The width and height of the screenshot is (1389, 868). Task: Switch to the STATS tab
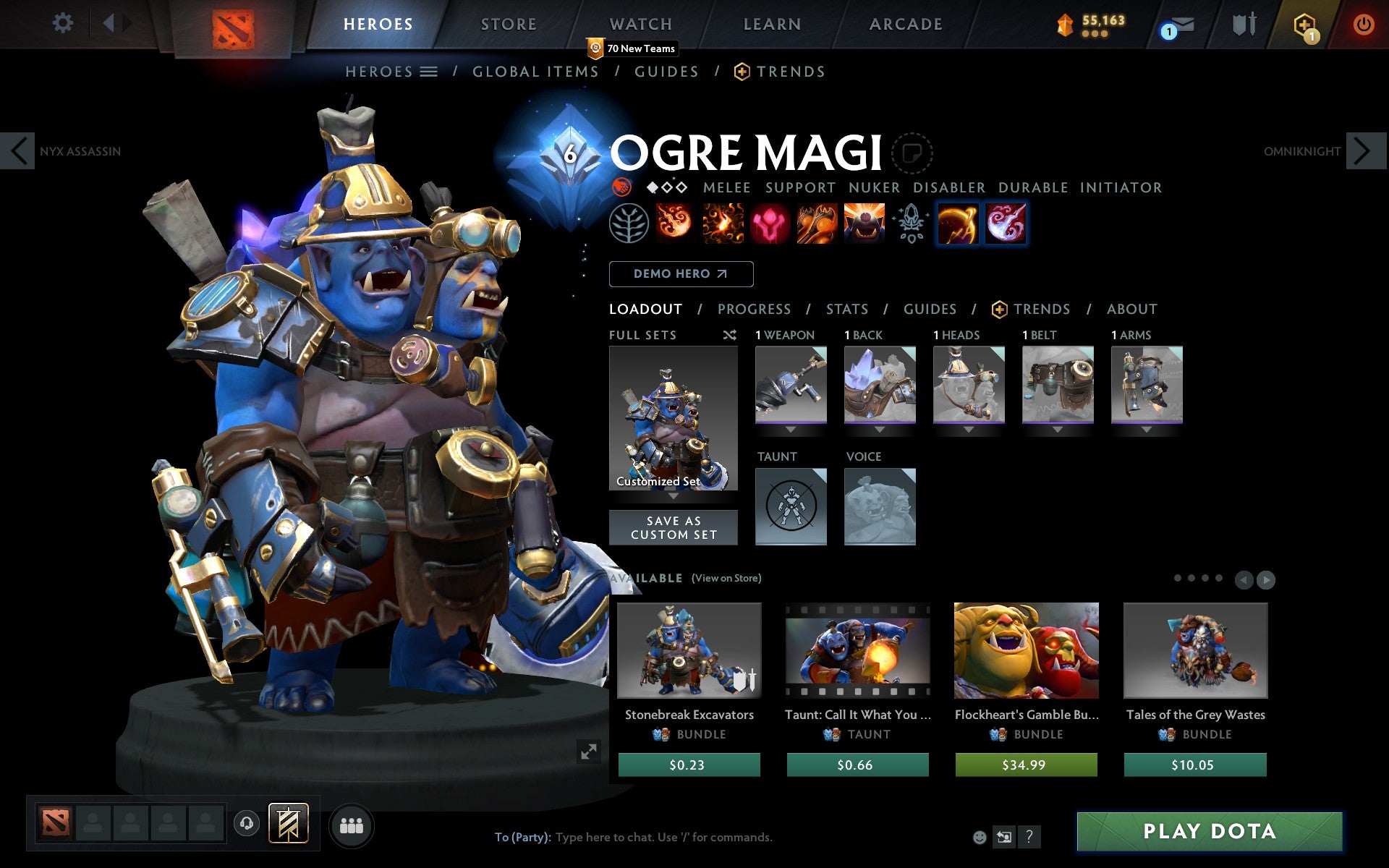pyautogui.click(x=846, y=309)
